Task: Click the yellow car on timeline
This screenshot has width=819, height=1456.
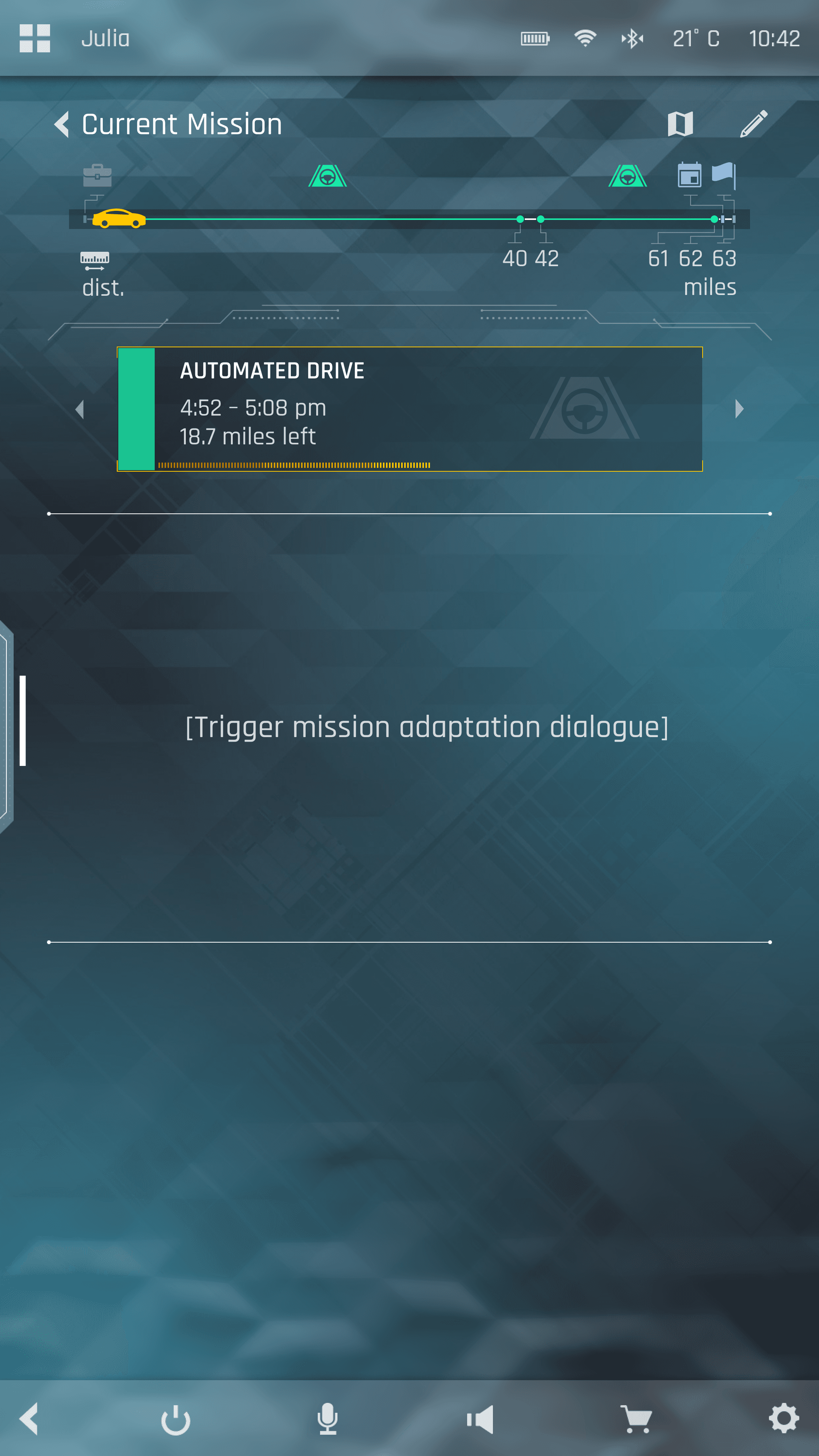Action: [119, 219]
